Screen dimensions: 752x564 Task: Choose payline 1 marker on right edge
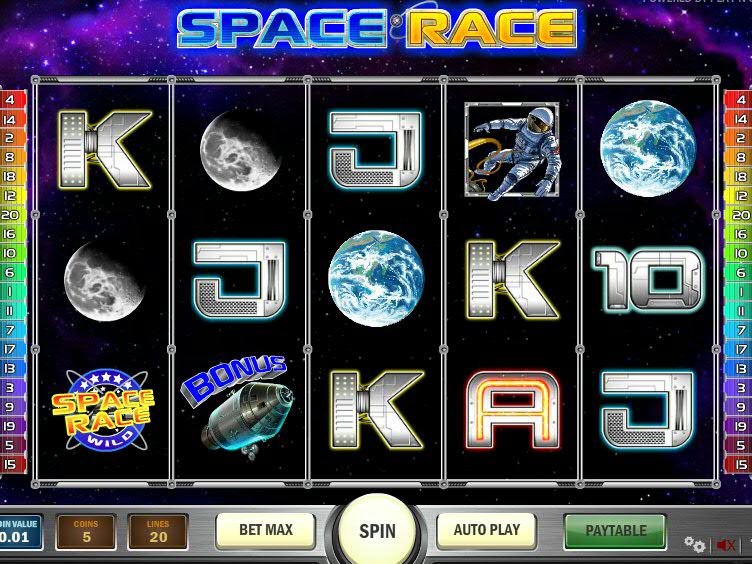pyautogui.click(x=739, y=292)
